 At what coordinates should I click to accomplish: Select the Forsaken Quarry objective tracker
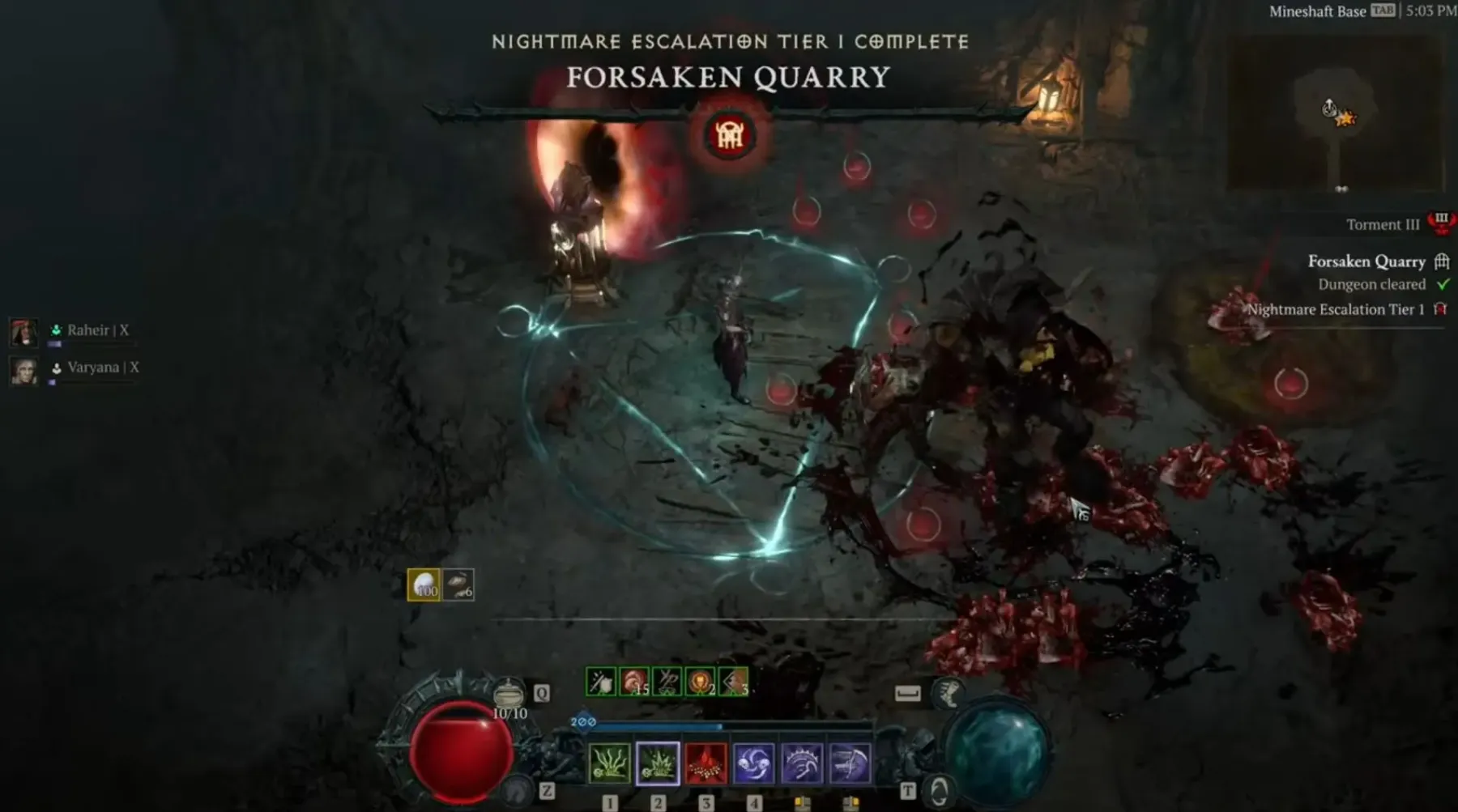click(1366, 261)
